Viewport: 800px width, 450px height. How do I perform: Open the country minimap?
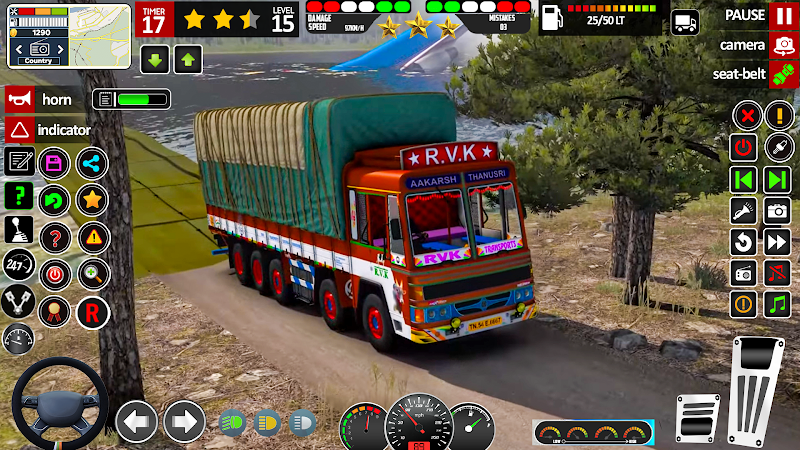68,36
